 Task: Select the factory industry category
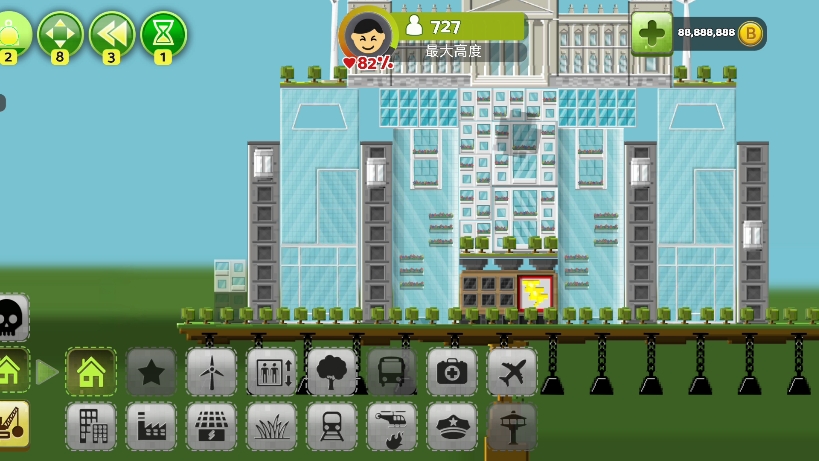click(151, 426)
